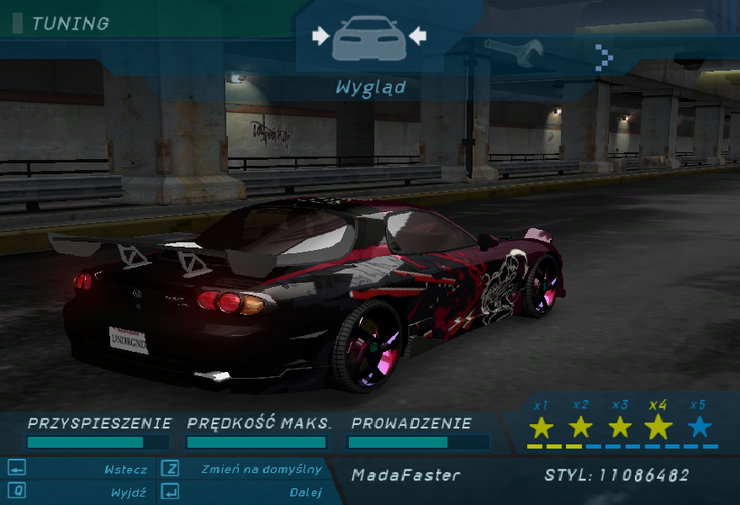Go back with the Wstecz option

point(125,469)
